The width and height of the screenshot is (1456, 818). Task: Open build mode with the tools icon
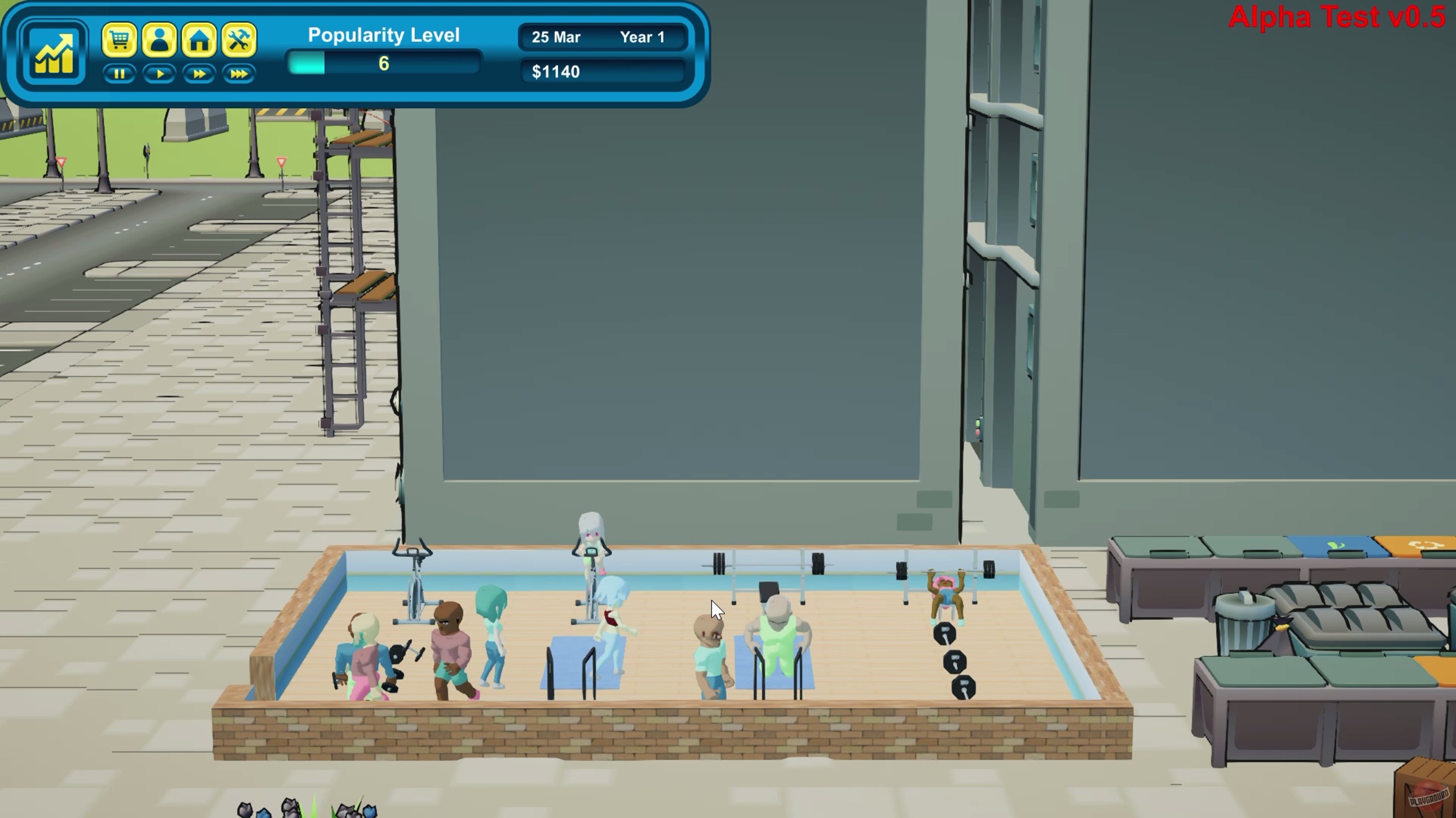239,40
